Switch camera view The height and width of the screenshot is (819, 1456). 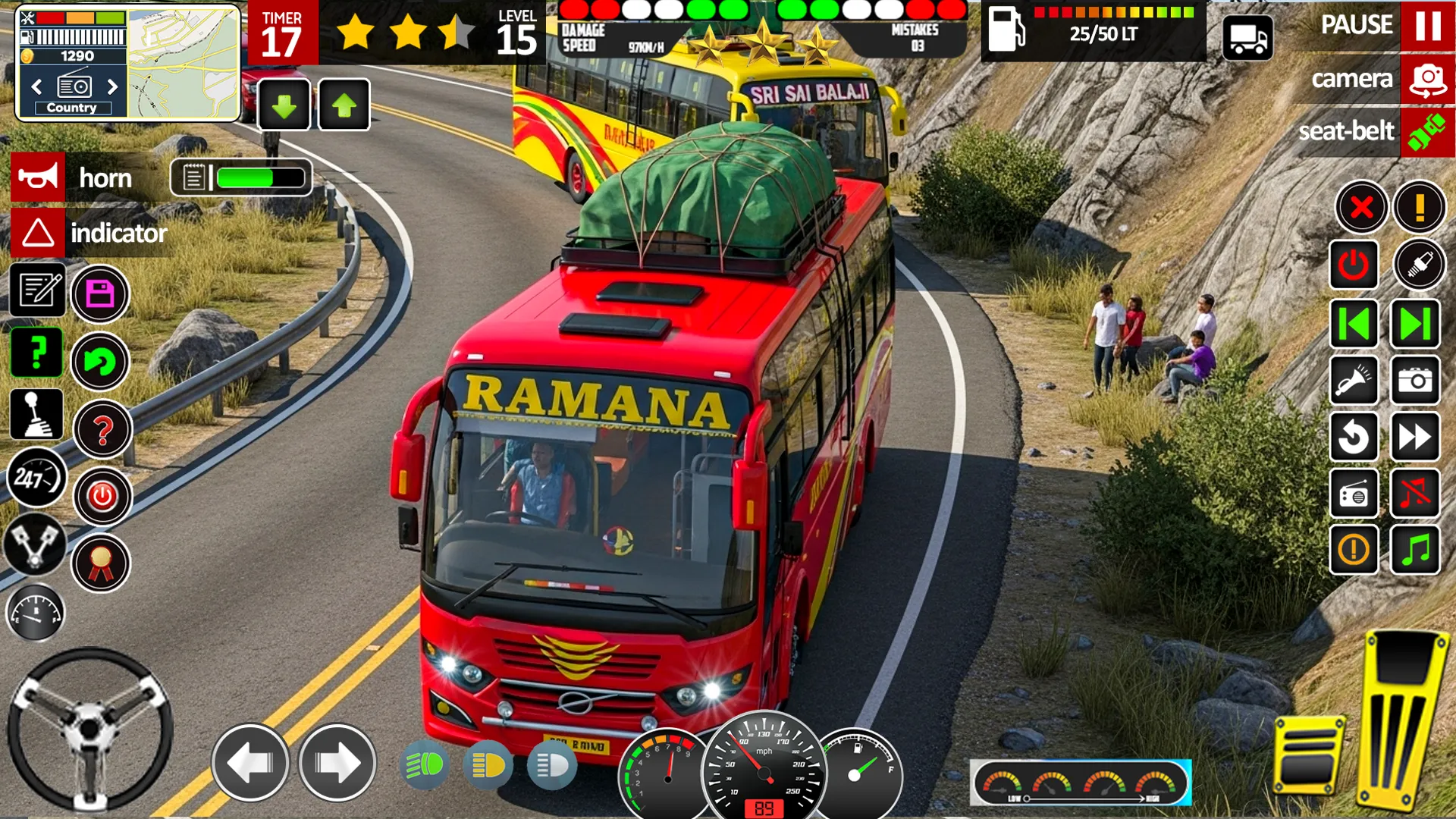click(x=1427, y=78)
